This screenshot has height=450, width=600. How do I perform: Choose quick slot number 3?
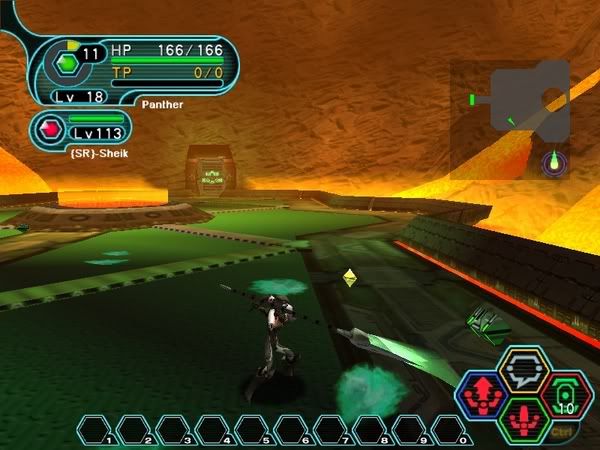click(x=175, y=430)
